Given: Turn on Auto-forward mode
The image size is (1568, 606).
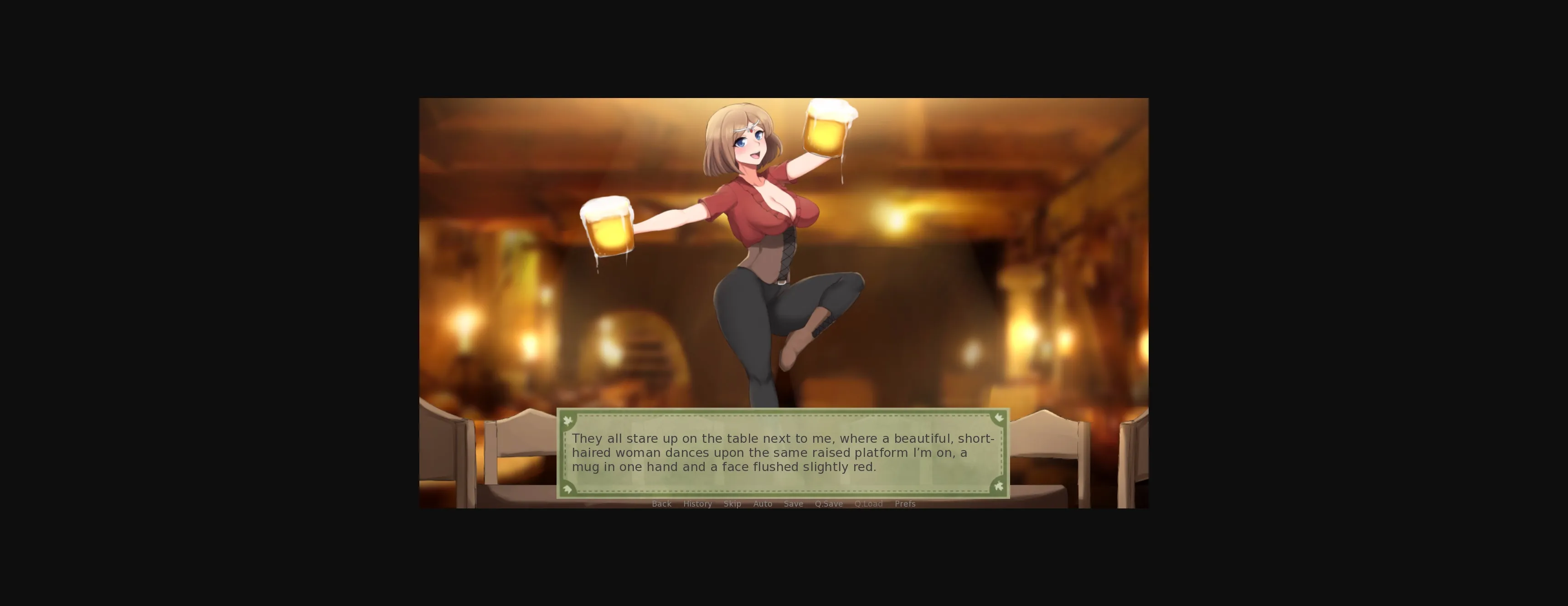Looking at the screenshot, I should click(x=763, y=504).
